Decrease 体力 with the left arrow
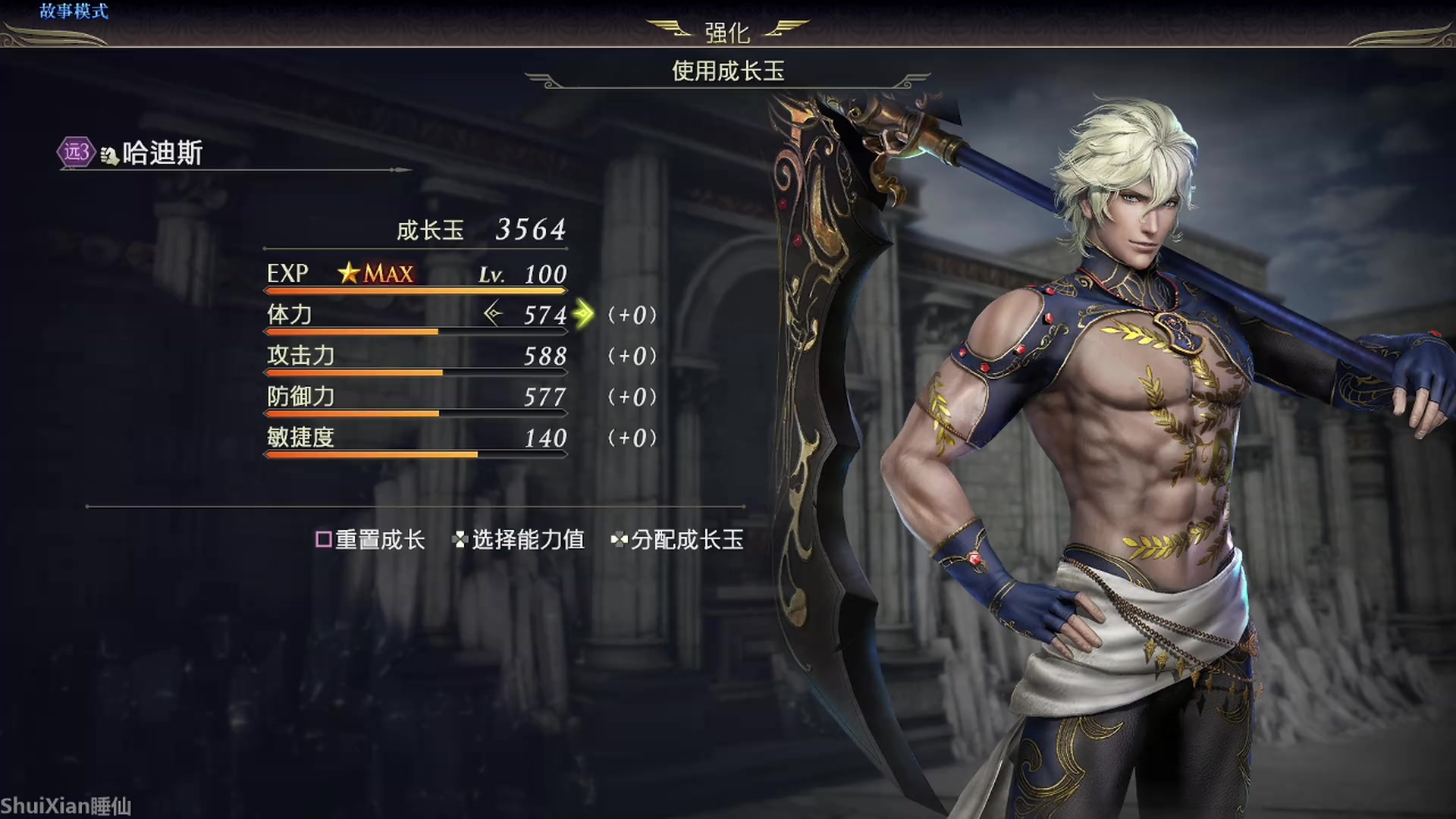 [493, 313]
